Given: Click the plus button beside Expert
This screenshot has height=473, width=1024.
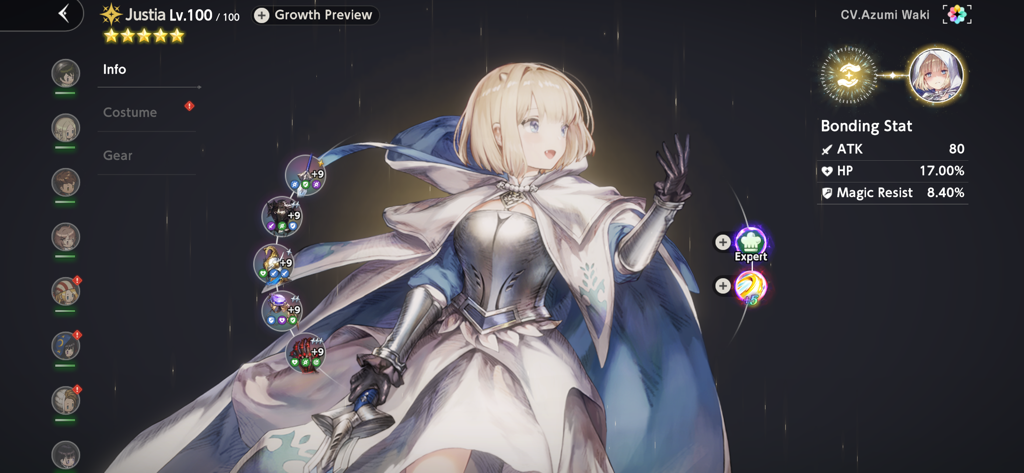Looking at the screenshot, I should pyautogui.click(x=723, y=242).
